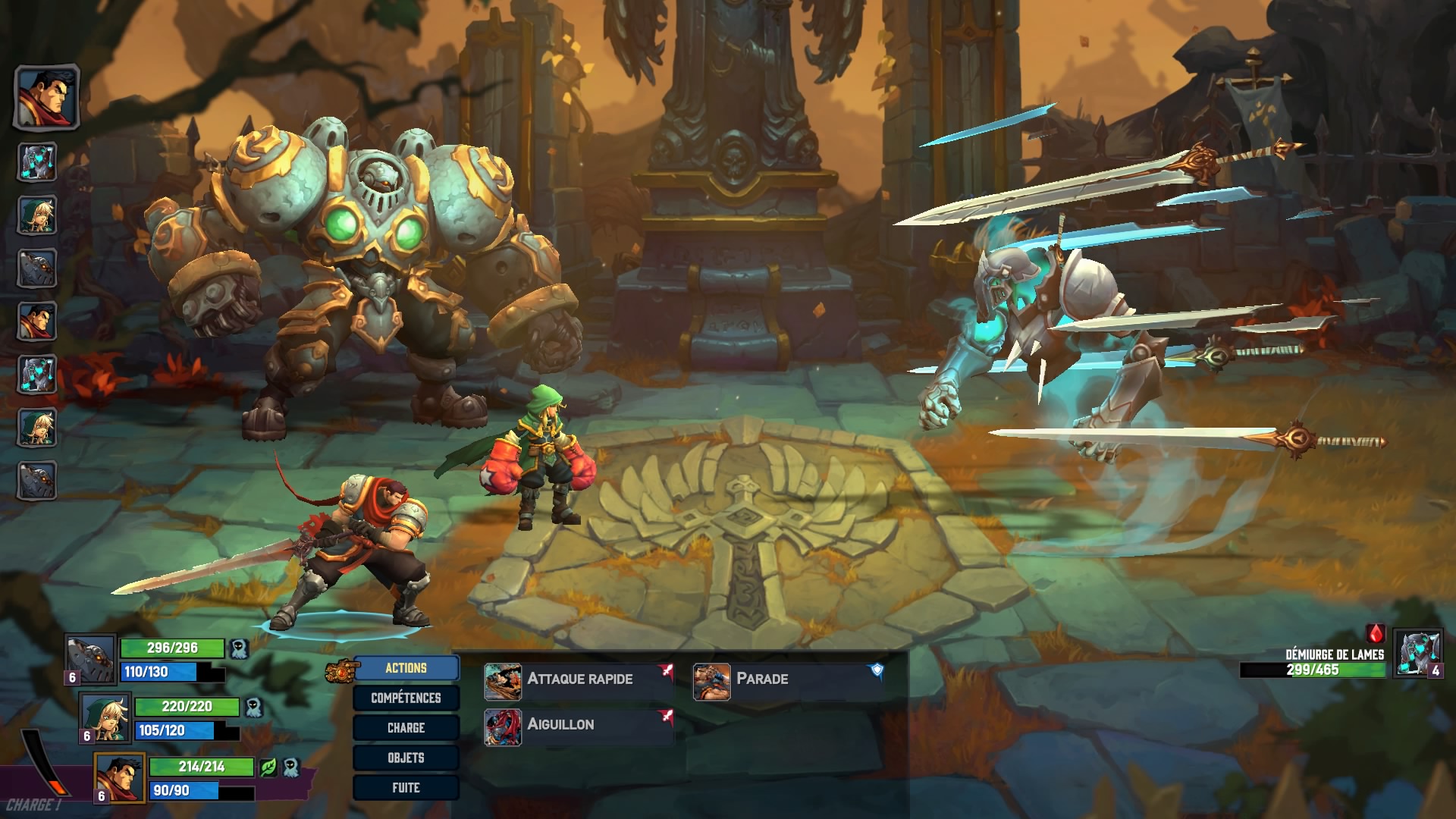Choose the Charge command
Image resolution: width=1456 pixels, height=819 pixels.
pyautogui.click(x=406, y=728)
